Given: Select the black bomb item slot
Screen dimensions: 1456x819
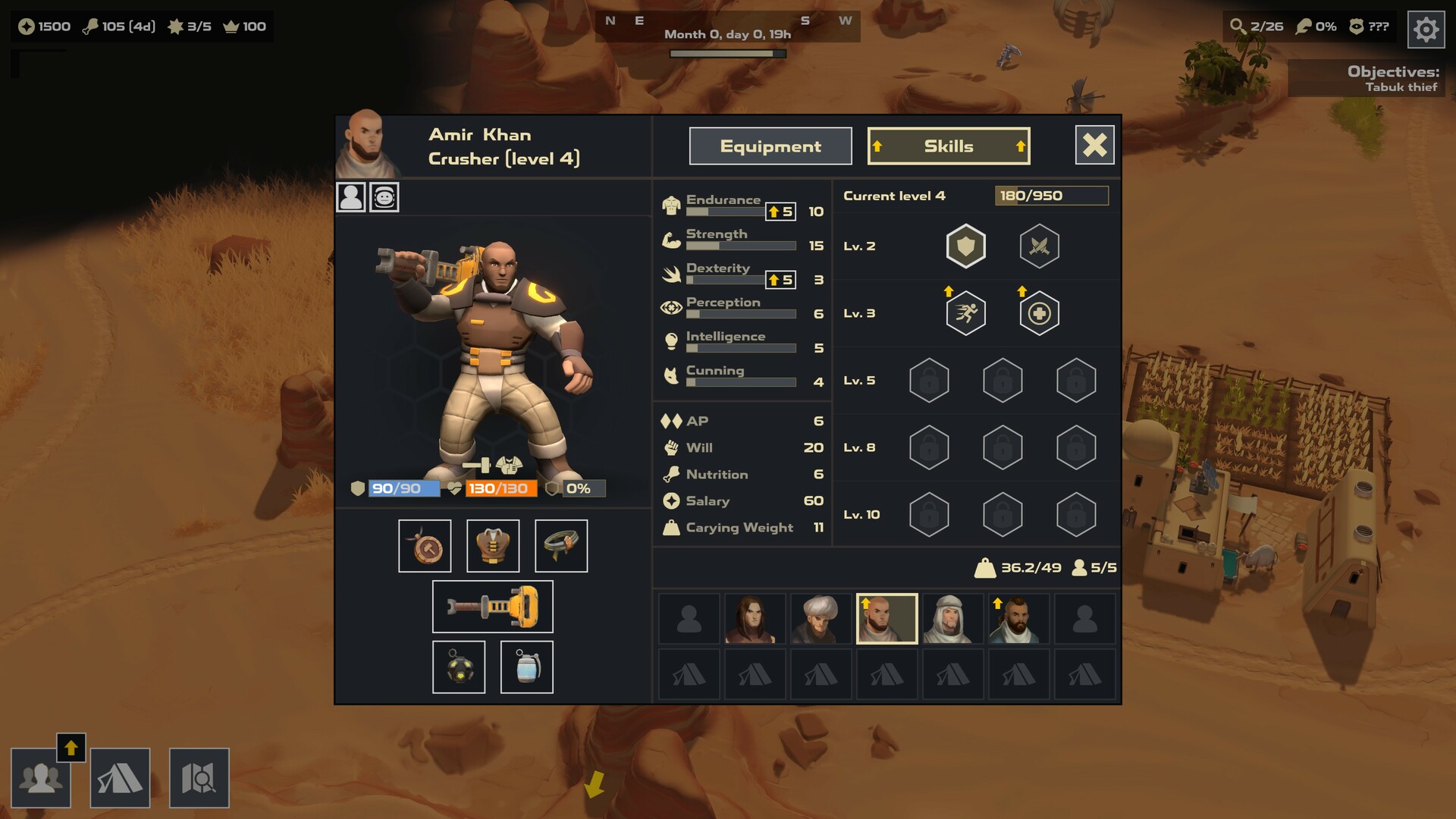Looking at the screenshot, I should coord(460,667).
